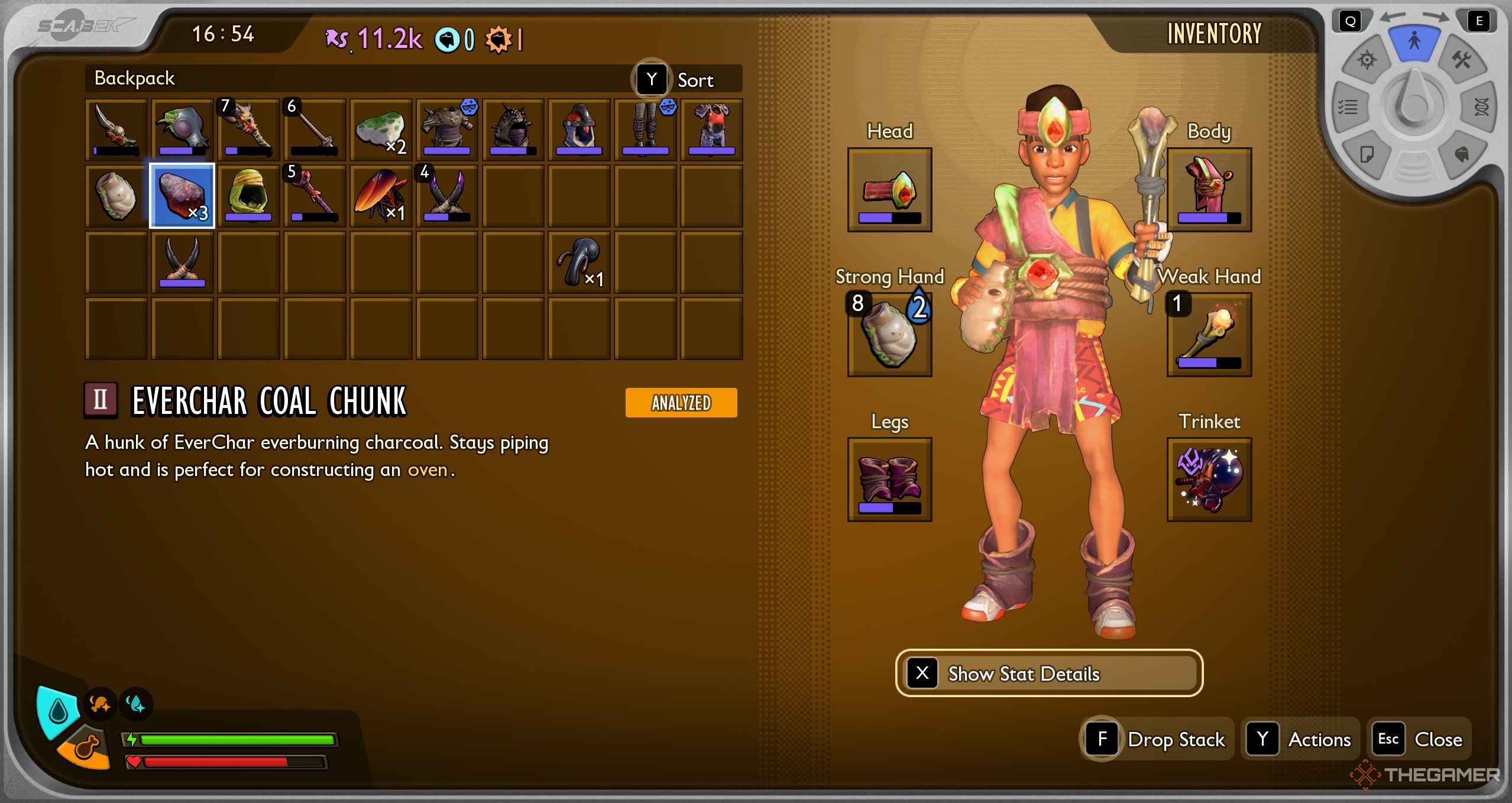The image size is (1512, 803).
Task: Select the EverChar Coal Chunk stack
Action: tap(182, 196)
